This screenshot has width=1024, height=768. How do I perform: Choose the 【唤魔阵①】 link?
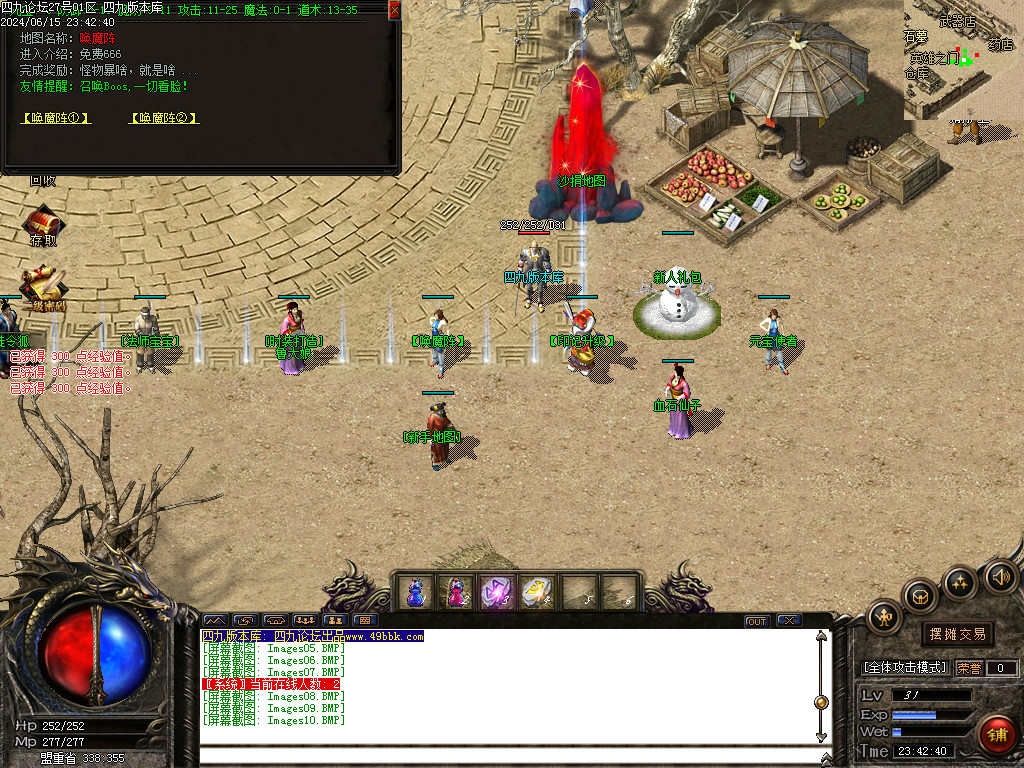click(56, 118)
